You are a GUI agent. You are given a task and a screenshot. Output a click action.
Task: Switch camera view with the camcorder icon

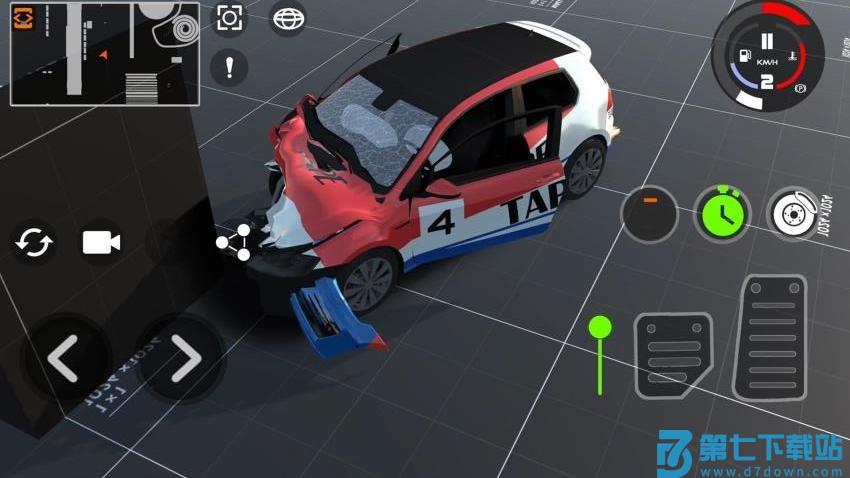pos(101,243)
